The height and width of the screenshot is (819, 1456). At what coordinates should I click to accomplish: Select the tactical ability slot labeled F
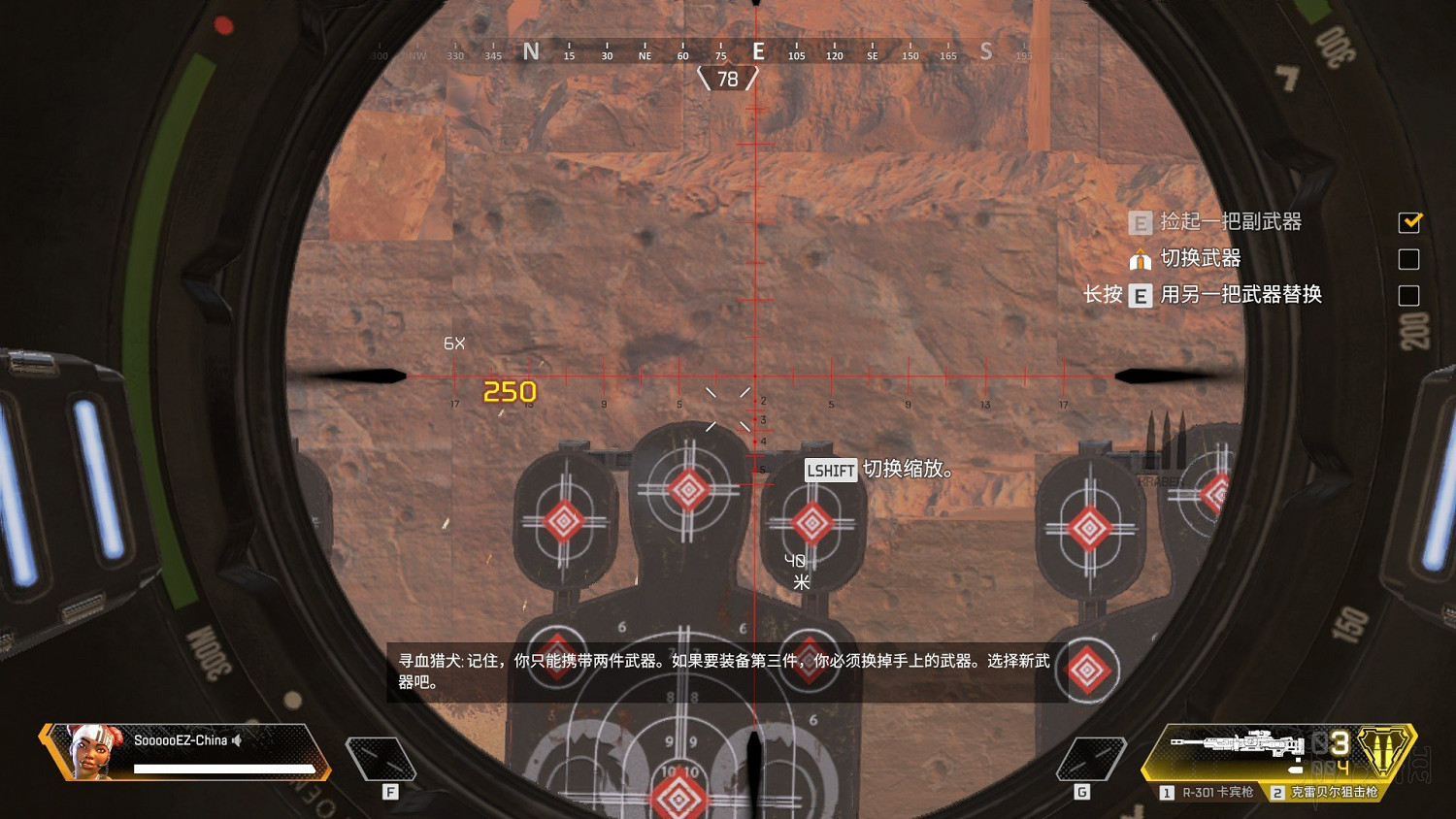[x=382, y=760]
